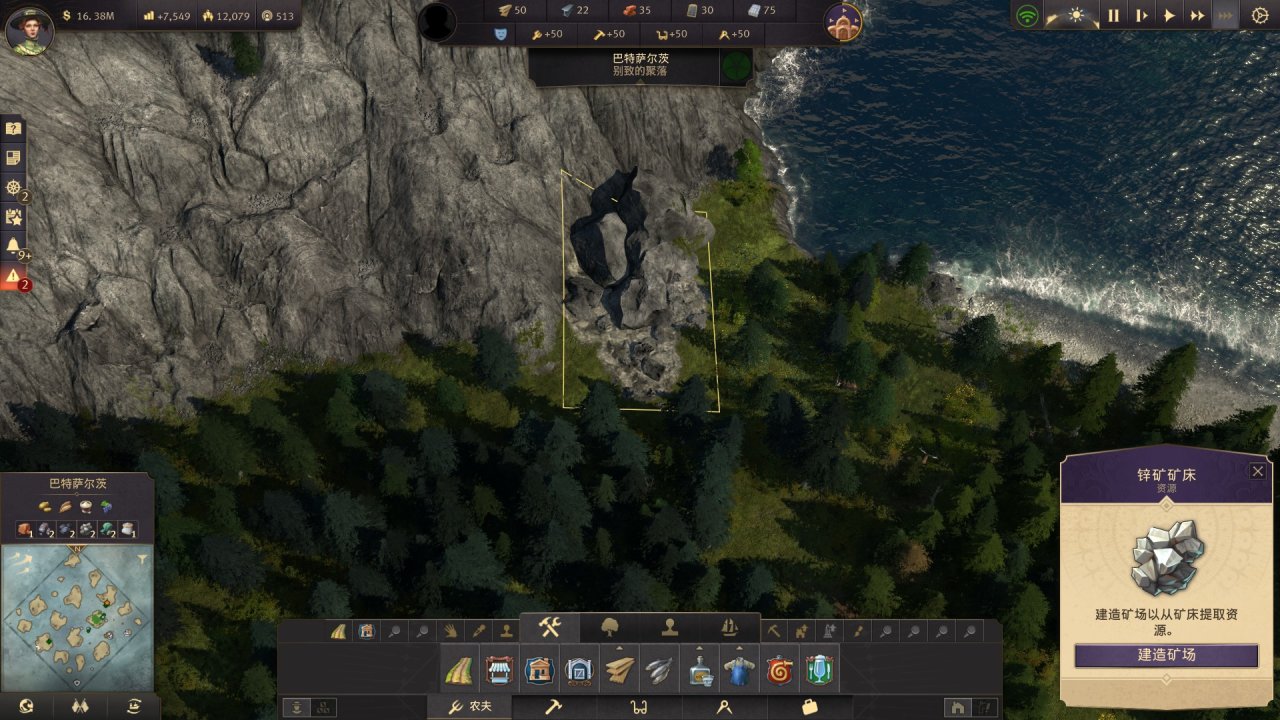1280x720 pixels.
Task: Select the fish production building
Action: pyautogui.click(x=658, y=670)
